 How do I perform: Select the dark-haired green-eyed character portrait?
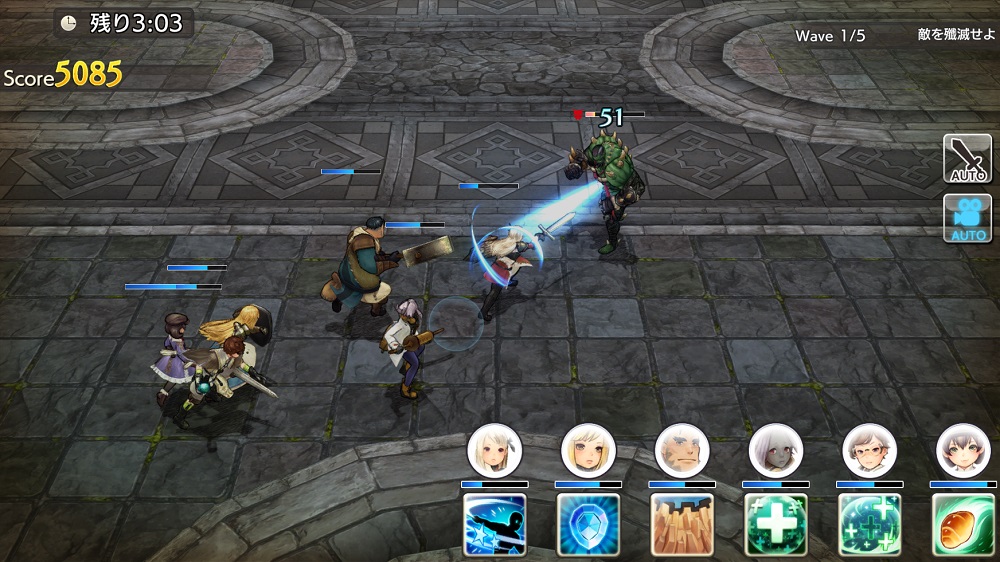click(963, 451)
